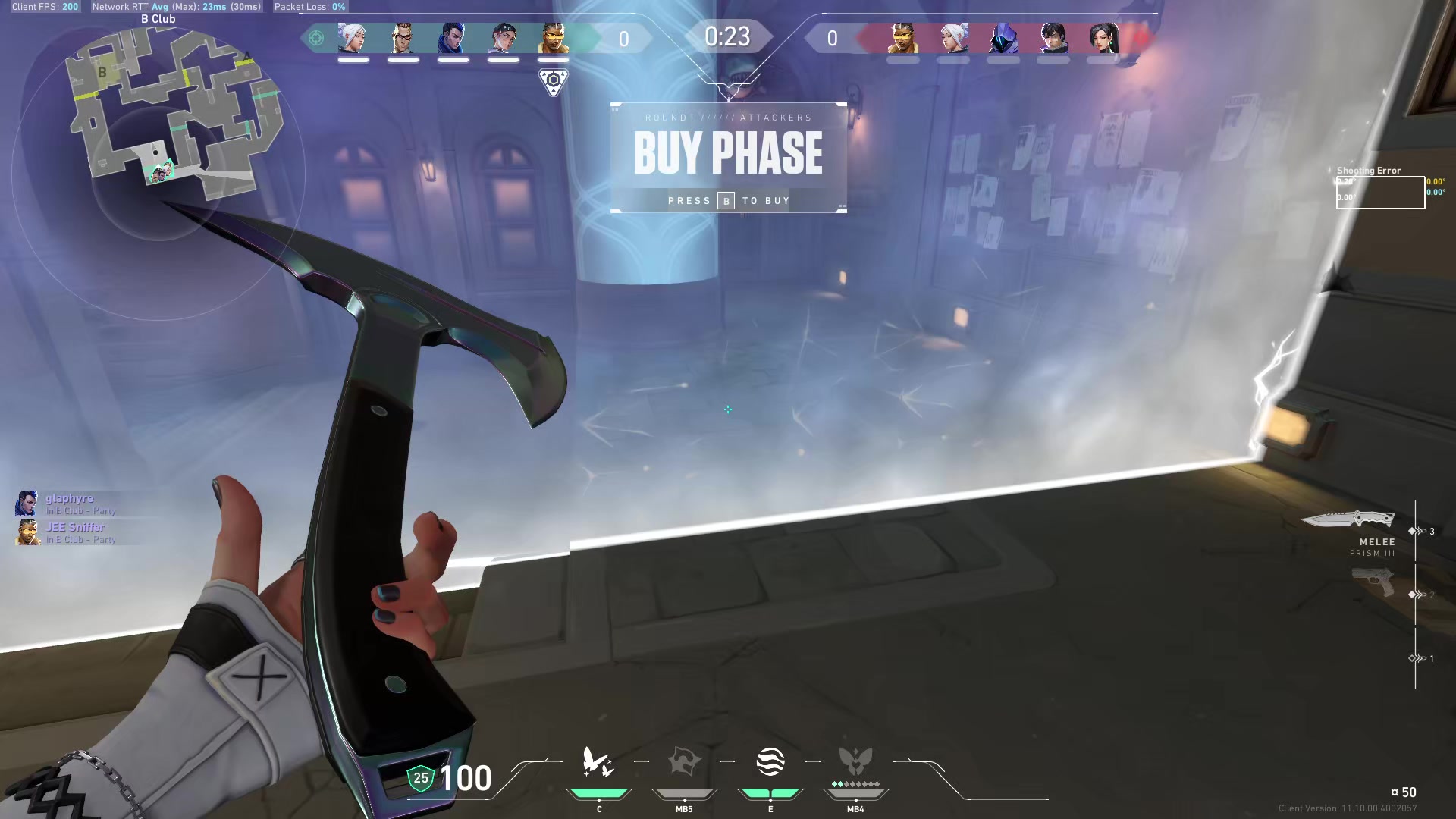Click the hooded Omen portrait on the enemy team
The image size is (1456, 819).
[1003, 38]
